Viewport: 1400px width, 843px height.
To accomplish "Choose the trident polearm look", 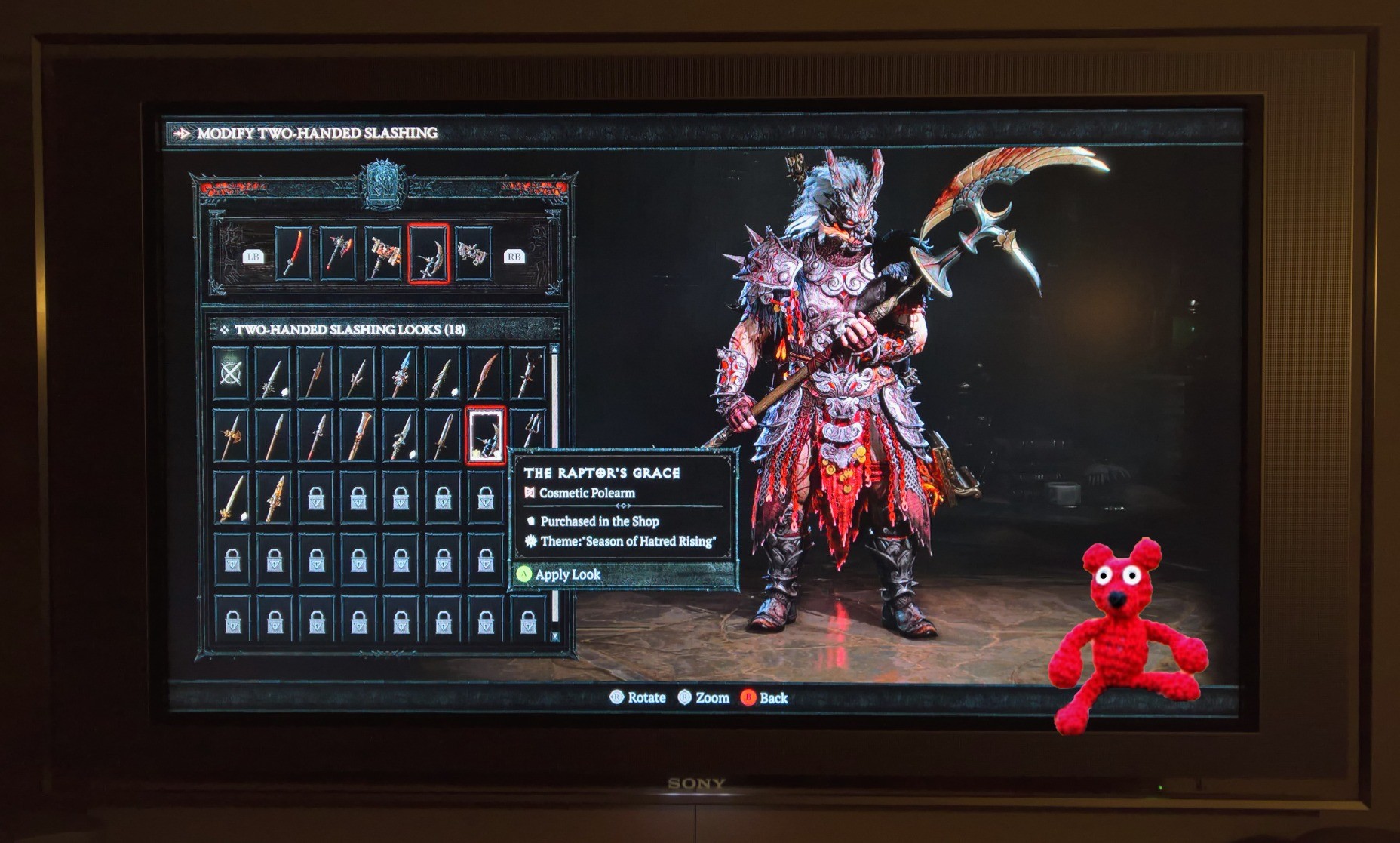I will pyautogui.click(x=529, y=435).
